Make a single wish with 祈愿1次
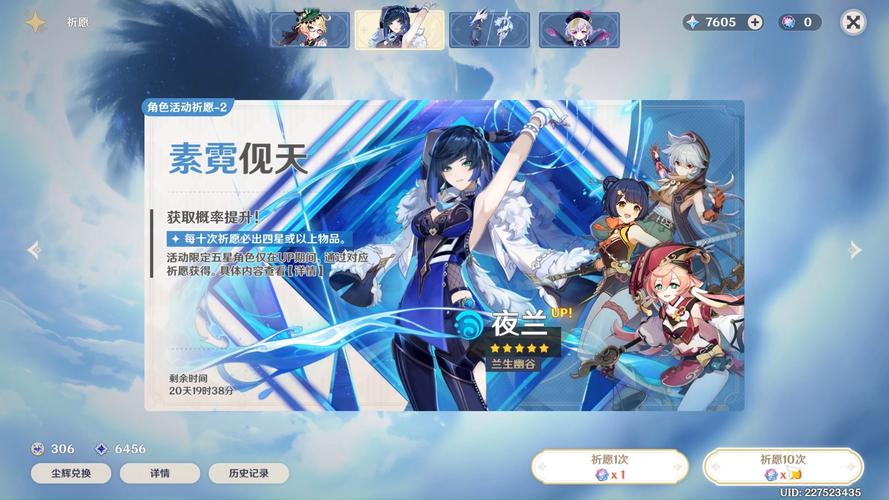Screen dimensions: 889x500 click(609, 467)
